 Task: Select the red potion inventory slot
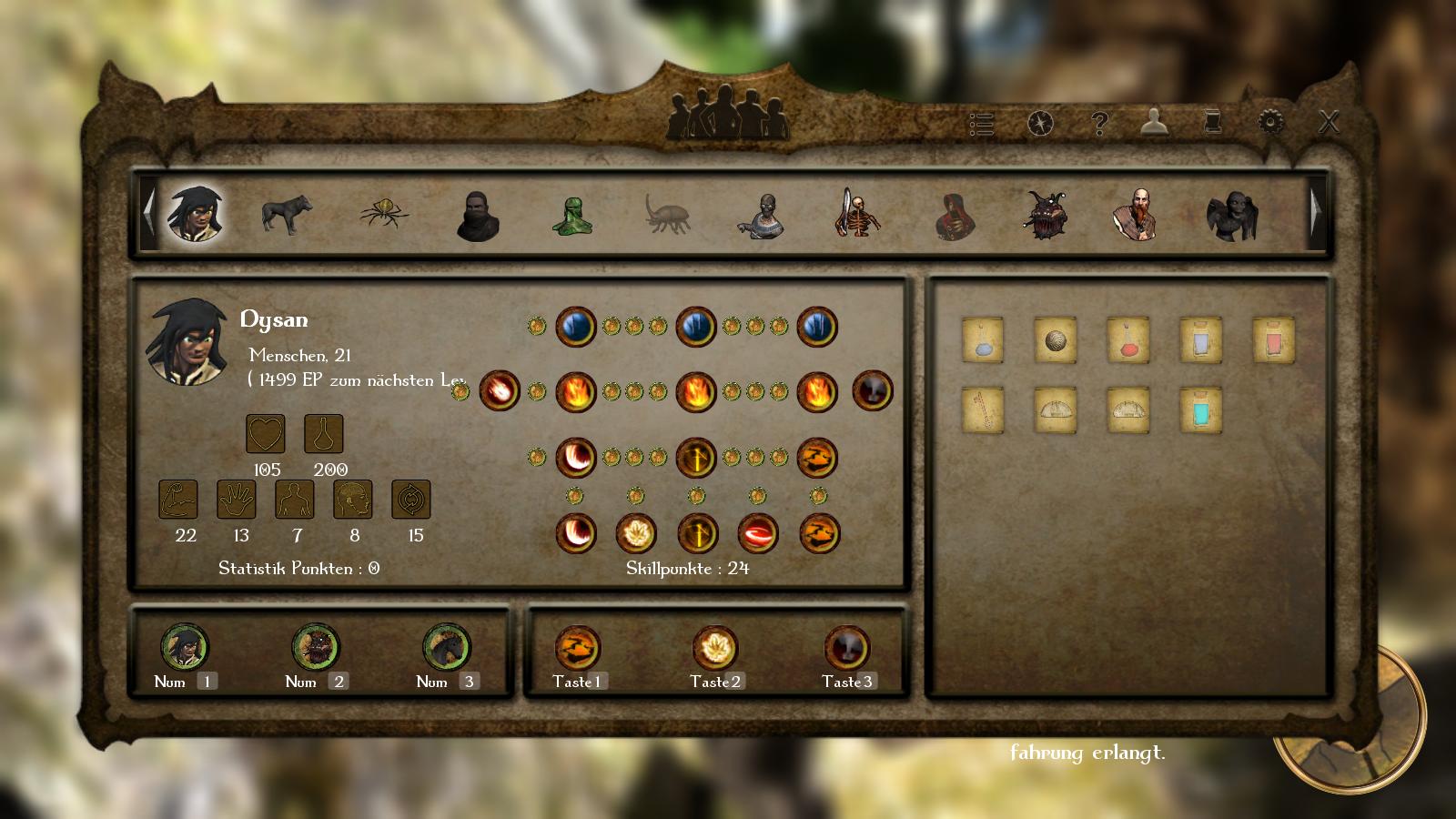coord(1127,340)
